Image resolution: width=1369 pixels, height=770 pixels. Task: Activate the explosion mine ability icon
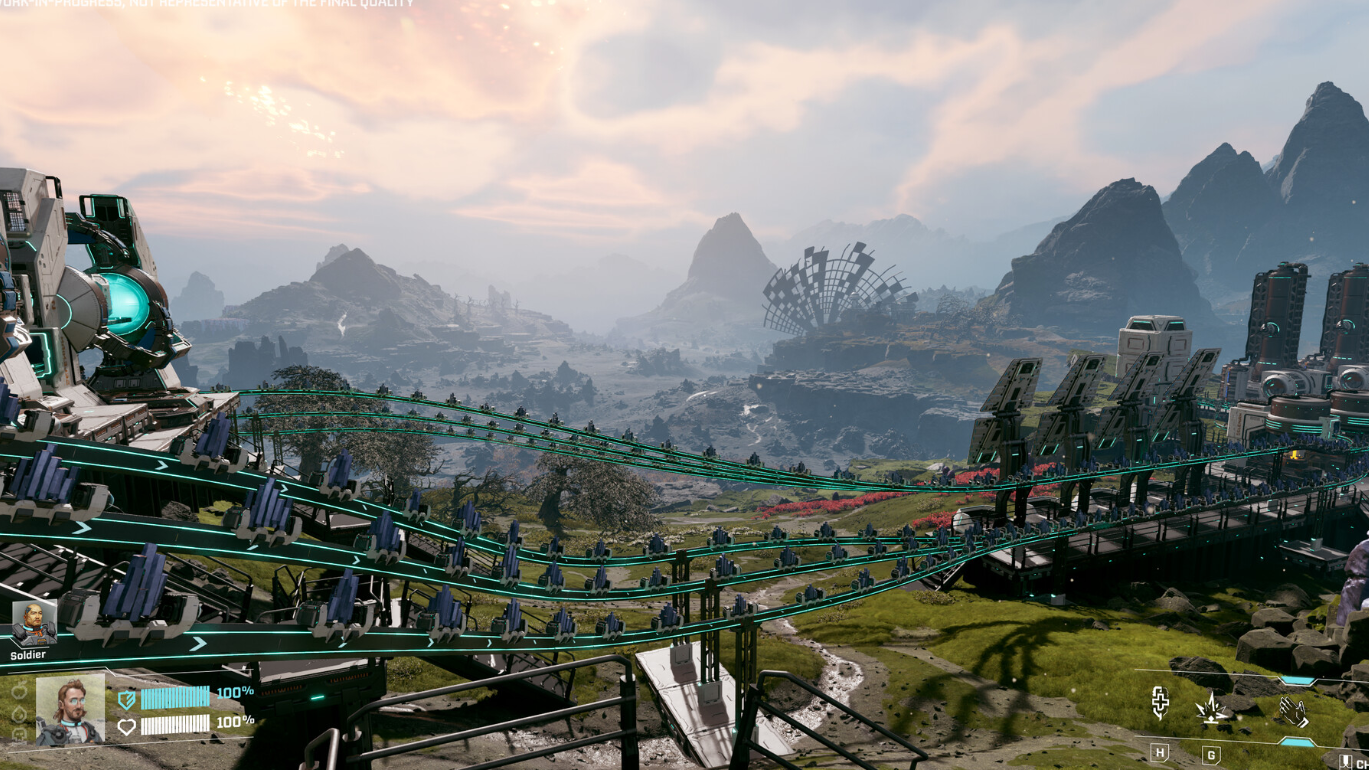click(x=1212, y=708)
